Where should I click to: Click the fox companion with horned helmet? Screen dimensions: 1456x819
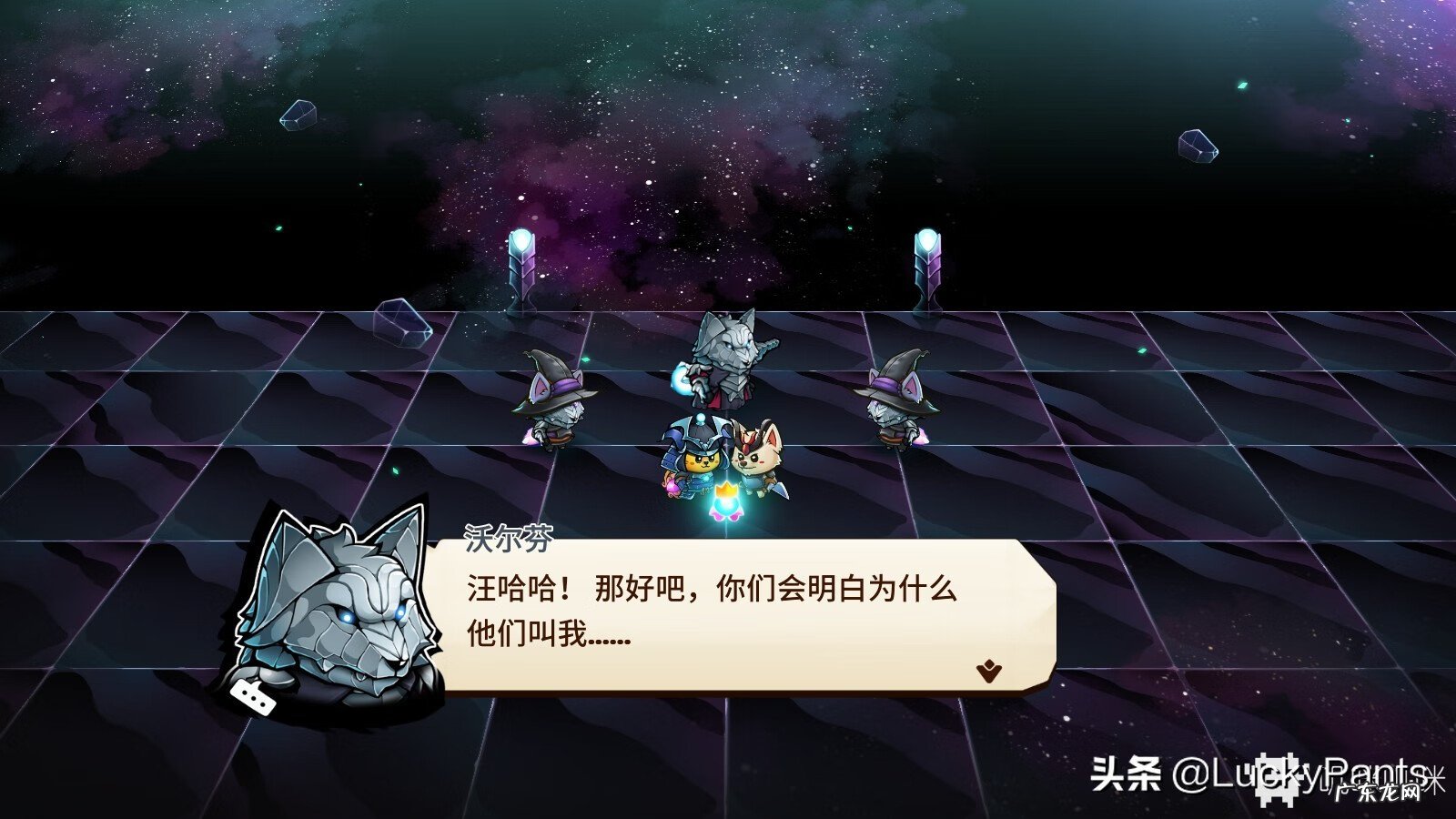coord(763,455)
